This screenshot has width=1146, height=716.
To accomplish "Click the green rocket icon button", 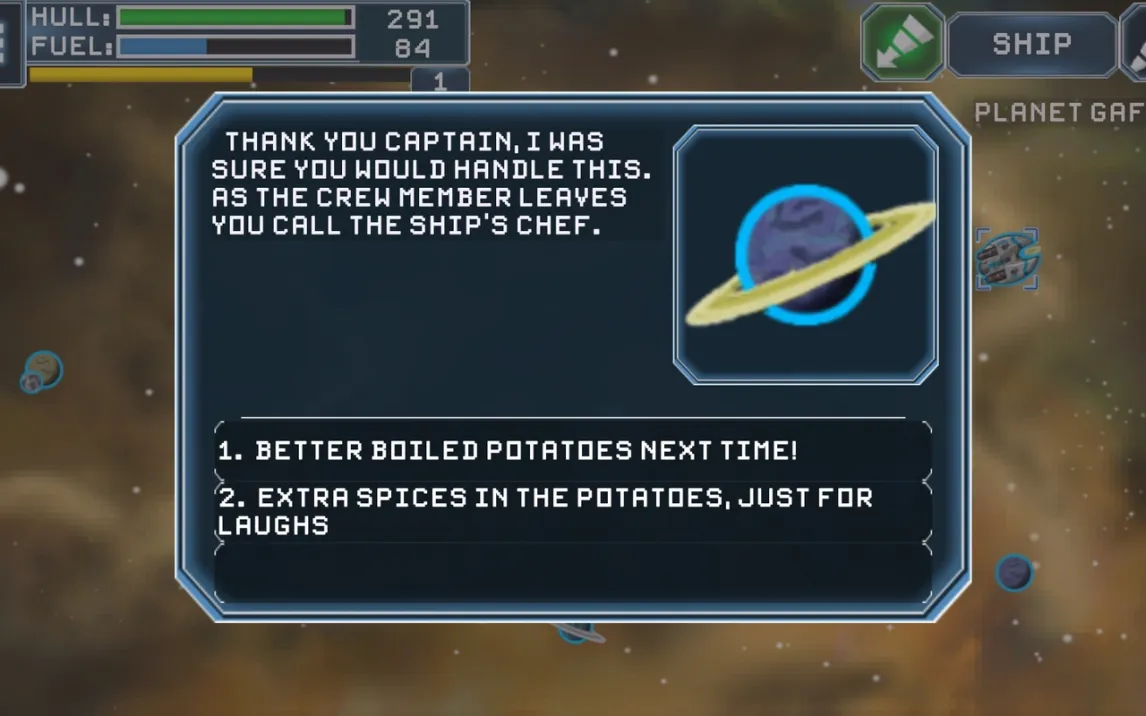I will tap(902, 43).
